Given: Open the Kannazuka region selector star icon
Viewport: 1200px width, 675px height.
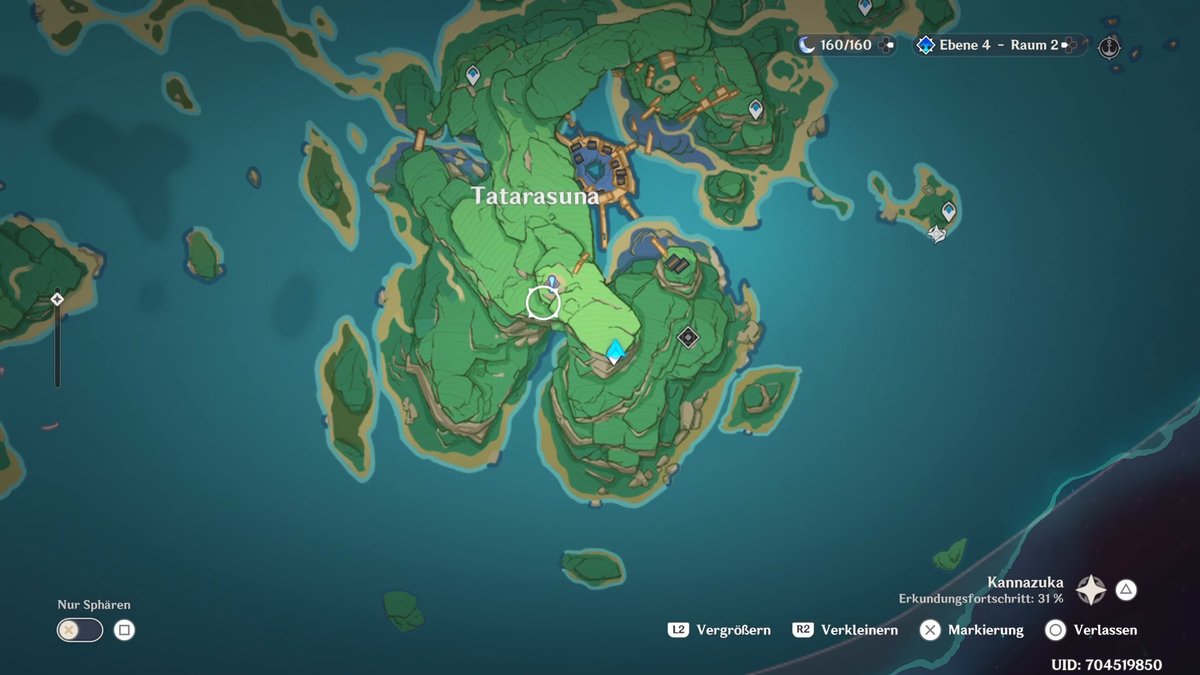Looking at the screenshot, I should click(1090, 590).
